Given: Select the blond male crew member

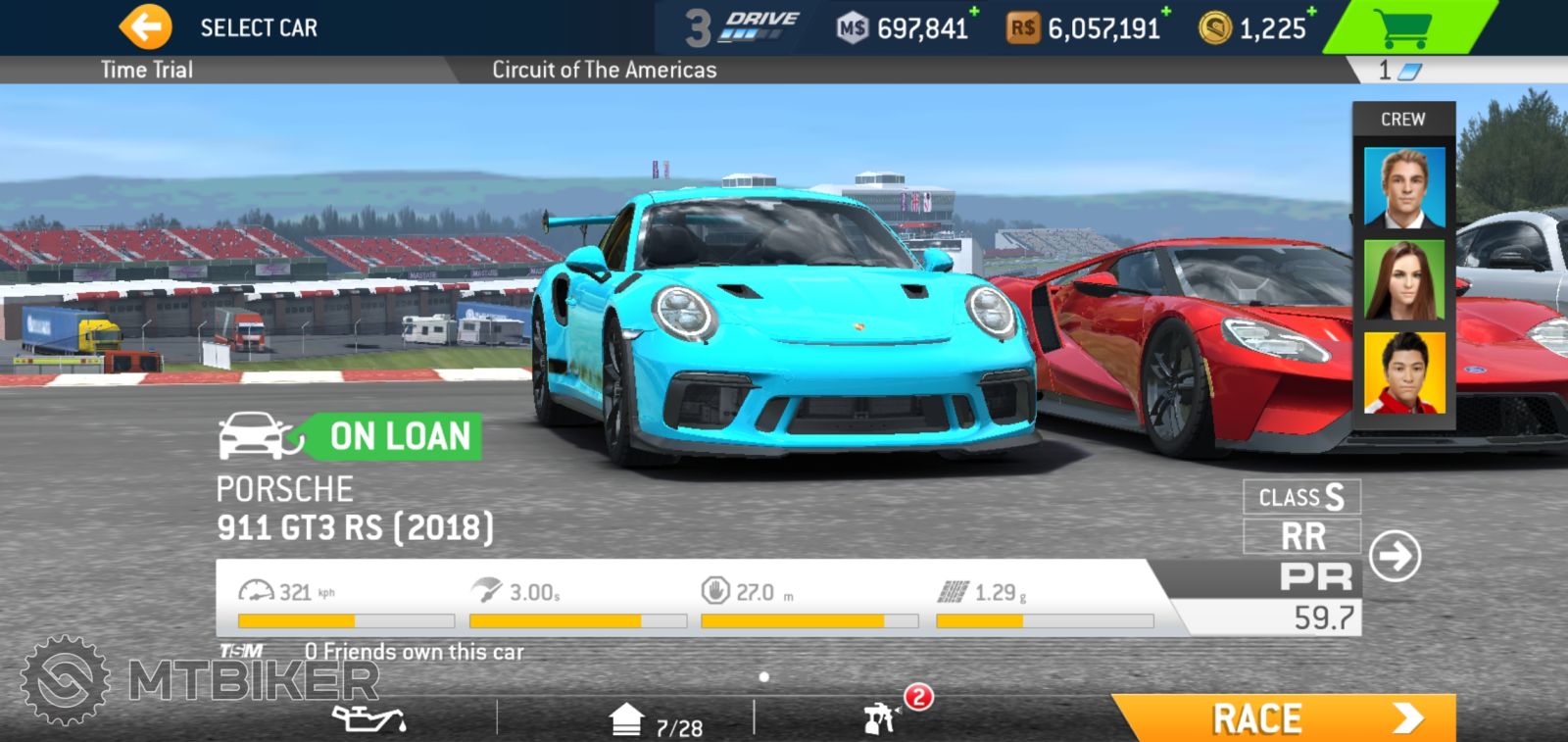Looking at the screenshot, I should click(x=1404, y=188).
